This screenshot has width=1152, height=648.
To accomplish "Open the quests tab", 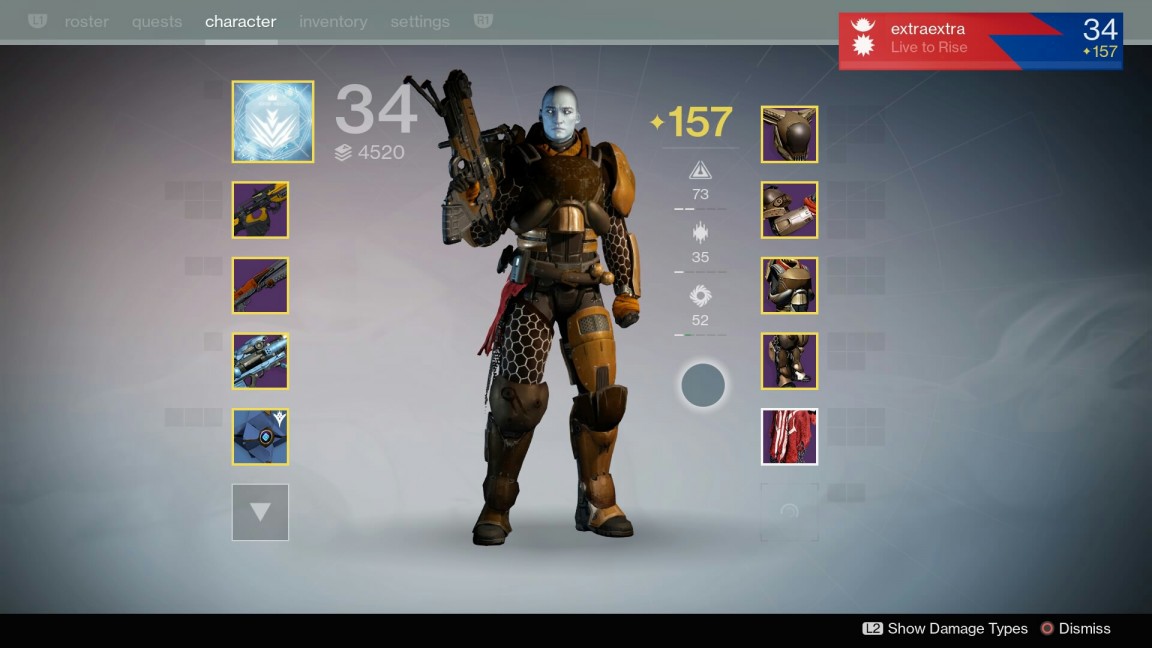I will [x=157, y=21].
